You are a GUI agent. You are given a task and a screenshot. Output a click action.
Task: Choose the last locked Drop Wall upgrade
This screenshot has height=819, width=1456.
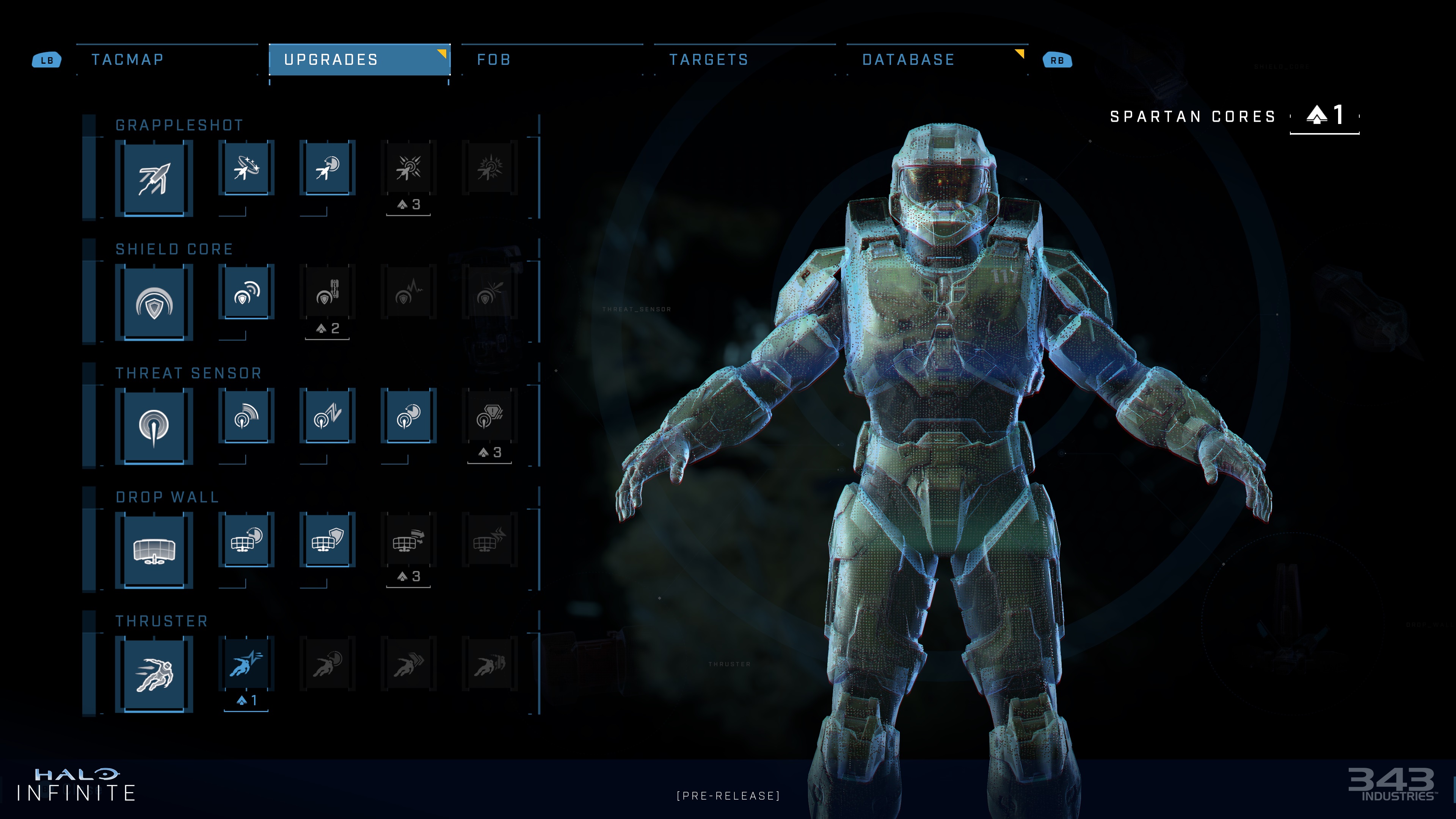(490, 540)
